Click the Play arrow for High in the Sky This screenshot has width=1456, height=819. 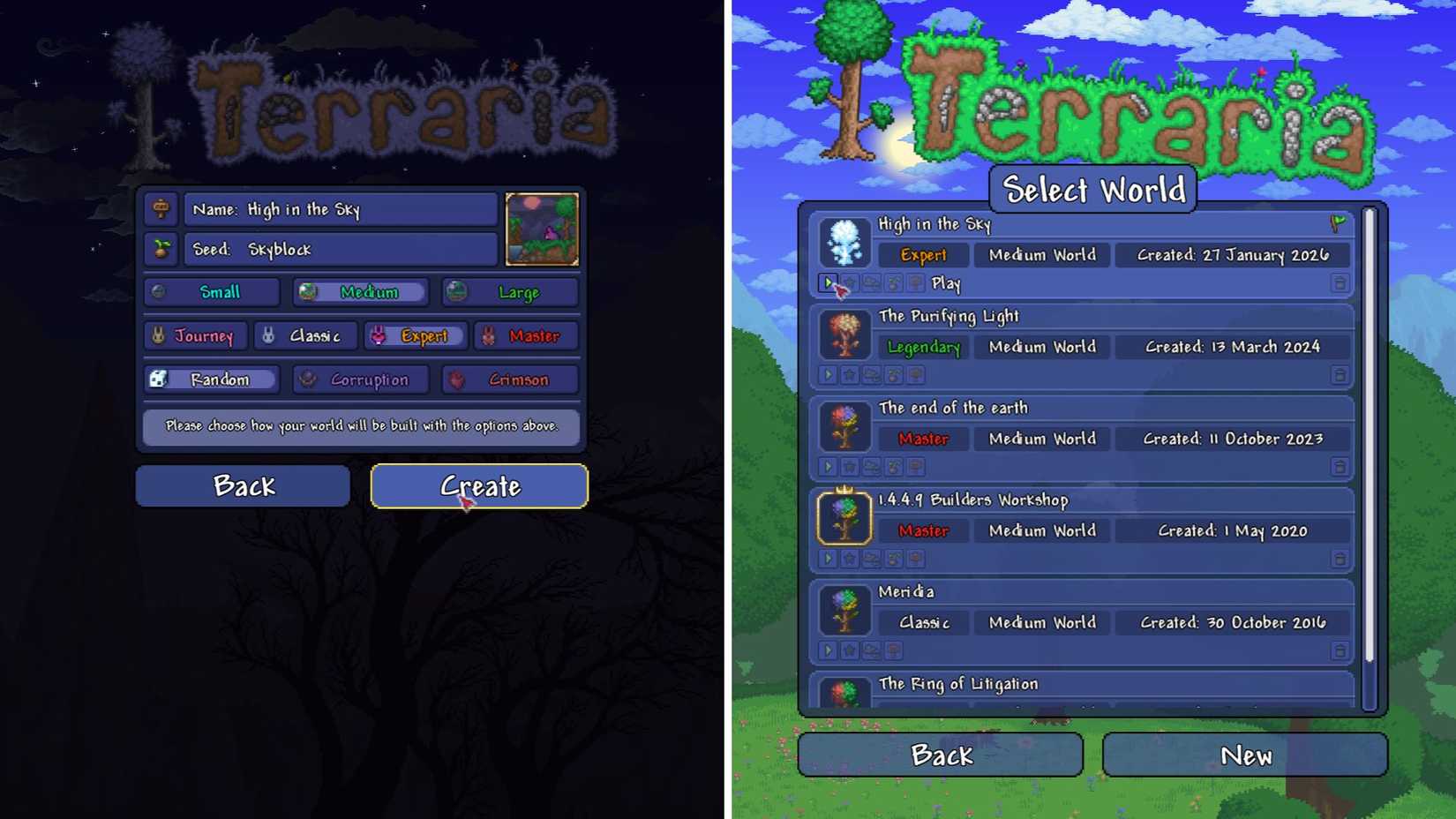click(x=828, y=283)
